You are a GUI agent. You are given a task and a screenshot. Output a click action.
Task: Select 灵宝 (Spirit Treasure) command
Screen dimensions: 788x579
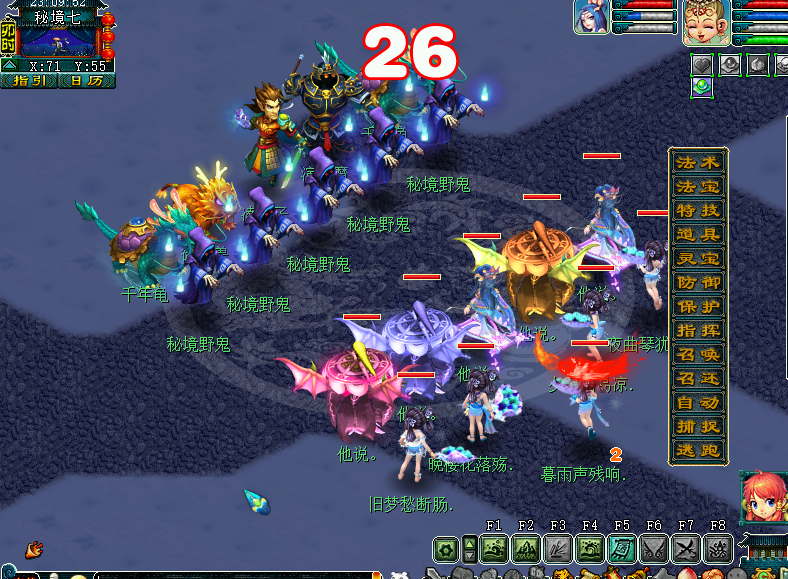pos(697,258)
